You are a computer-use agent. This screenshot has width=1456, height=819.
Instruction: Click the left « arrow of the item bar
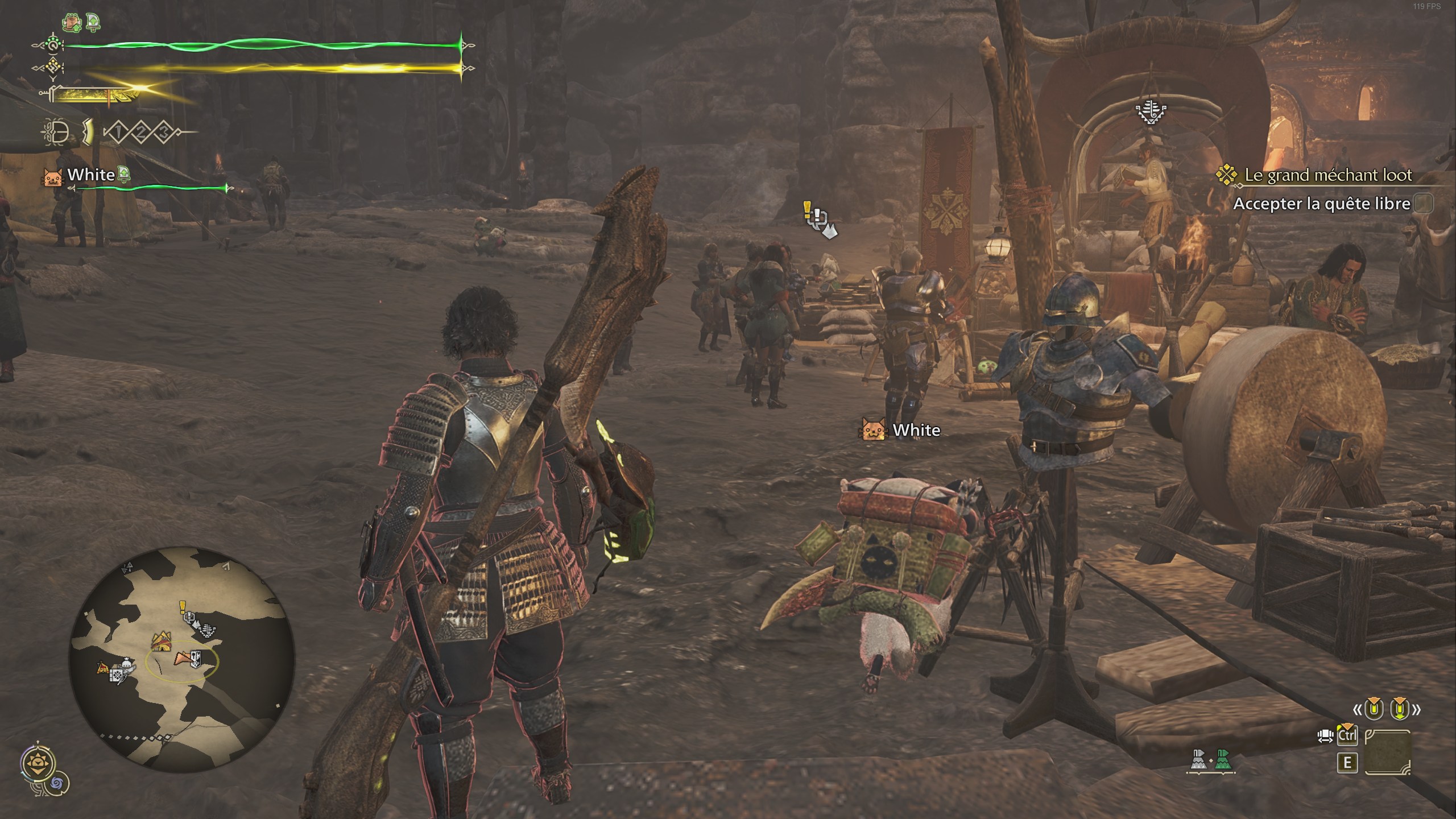[x=1357, y=710]
